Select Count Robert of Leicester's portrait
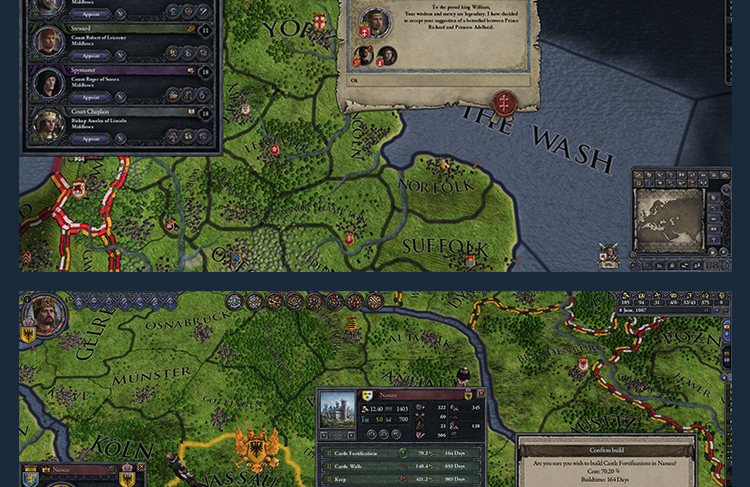 [x=48, y=41]
